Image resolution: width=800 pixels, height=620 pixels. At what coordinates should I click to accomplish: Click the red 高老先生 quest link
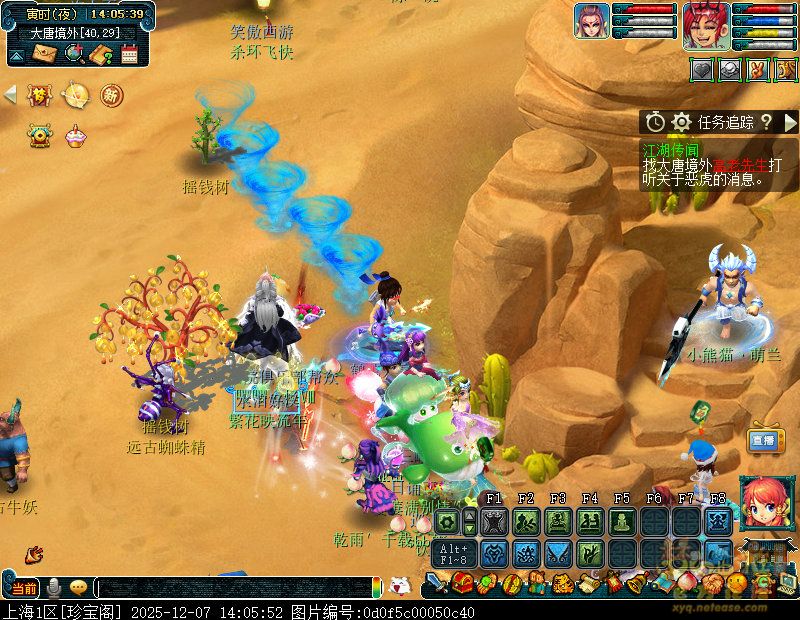point(739,165)
